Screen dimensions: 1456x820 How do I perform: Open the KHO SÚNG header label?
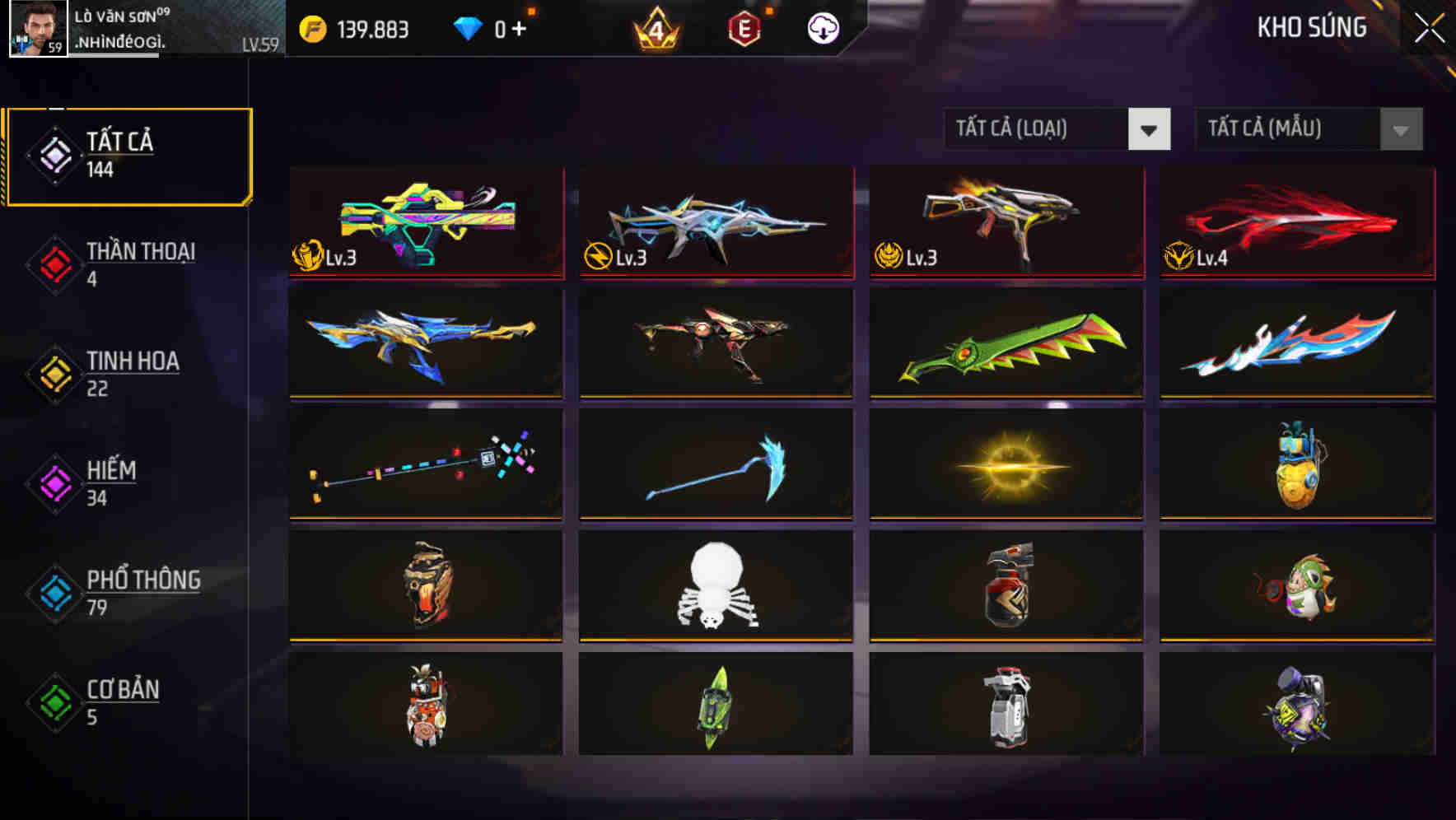click(x=1313, y=27)
